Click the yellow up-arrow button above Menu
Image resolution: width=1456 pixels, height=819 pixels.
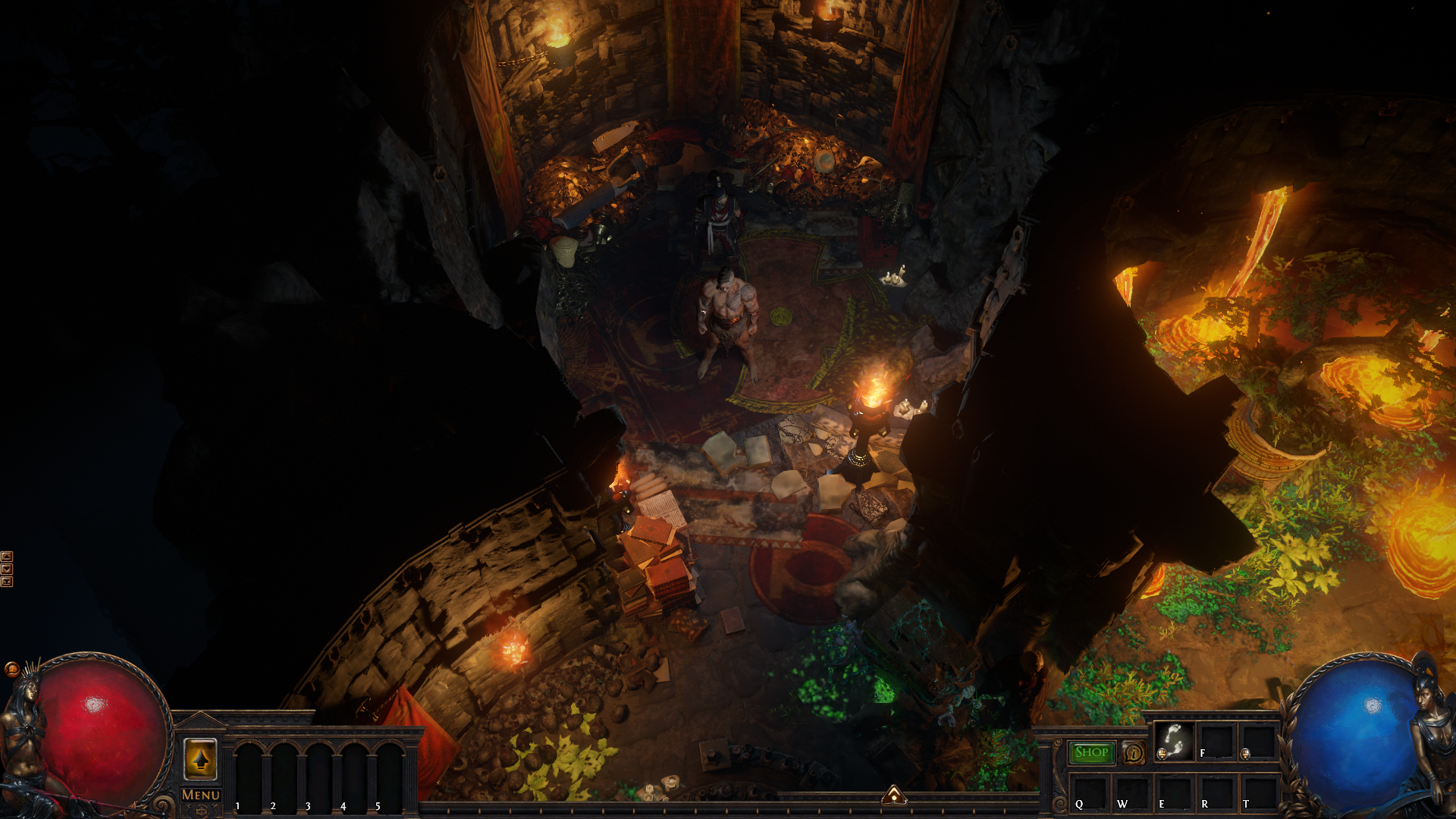[201, 759]
